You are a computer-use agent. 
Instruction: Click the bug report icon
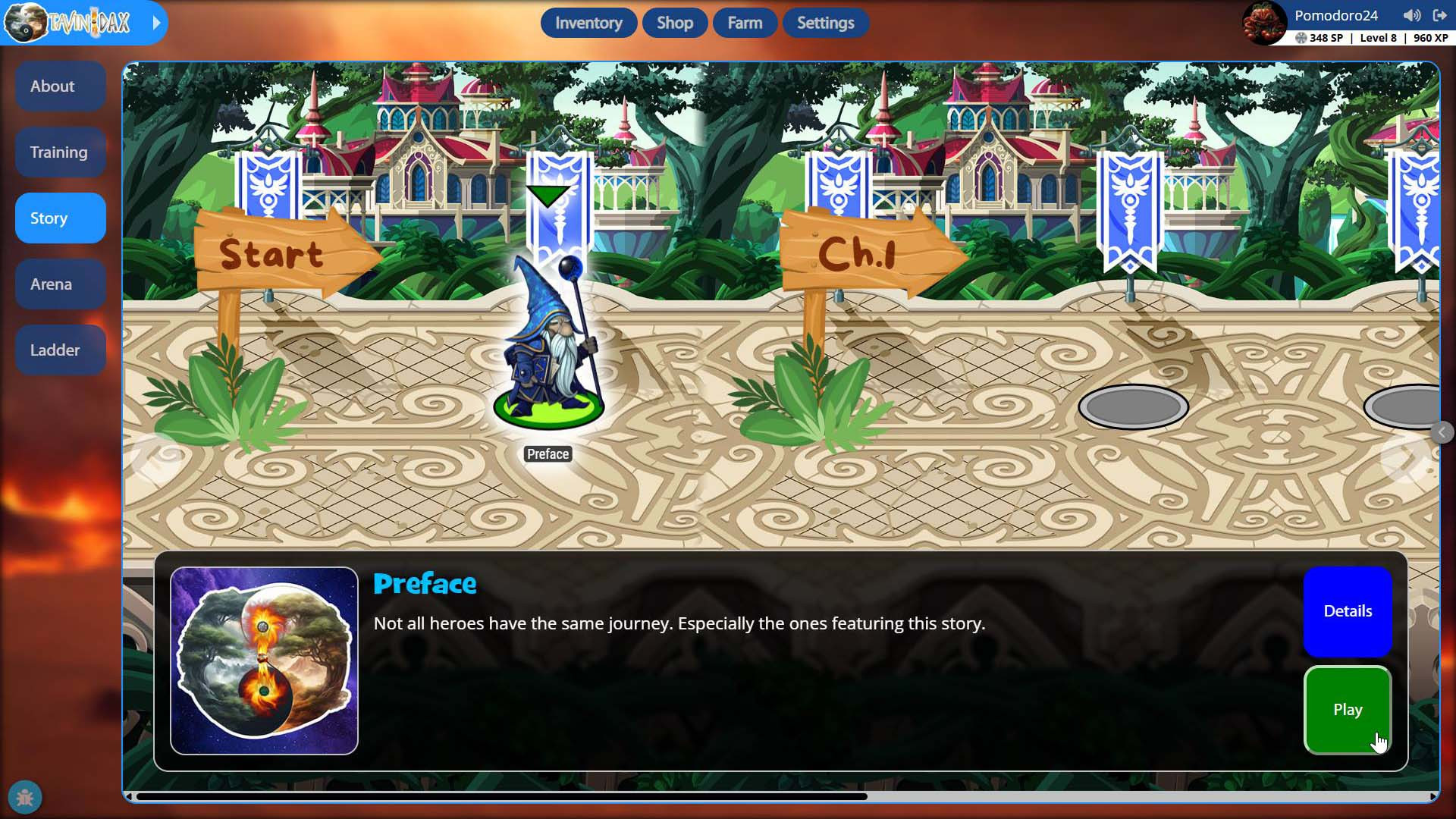click(x=25, y=798)
